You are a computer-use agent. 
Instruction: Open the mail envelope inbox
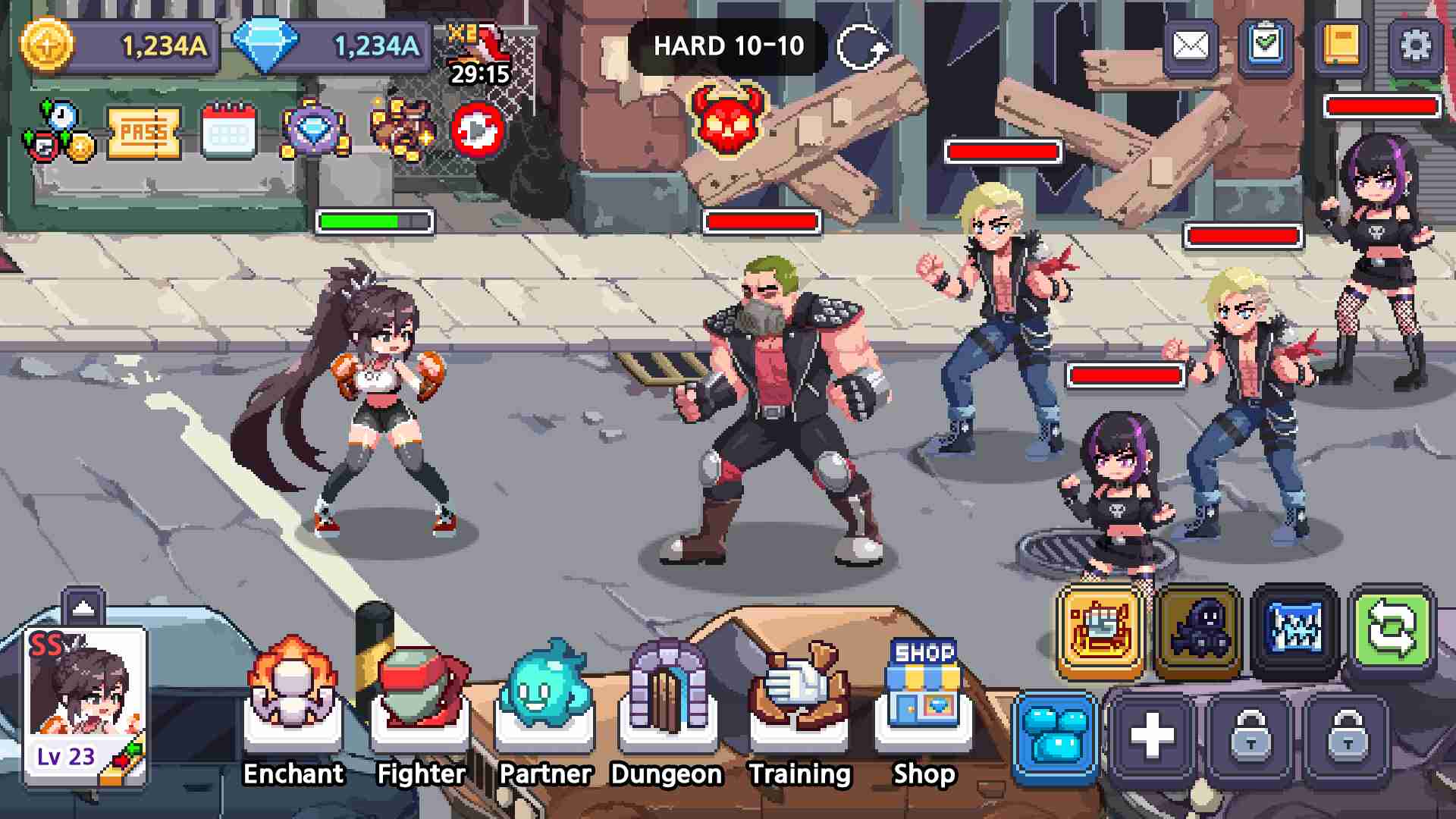click(x=1191, y=46)
